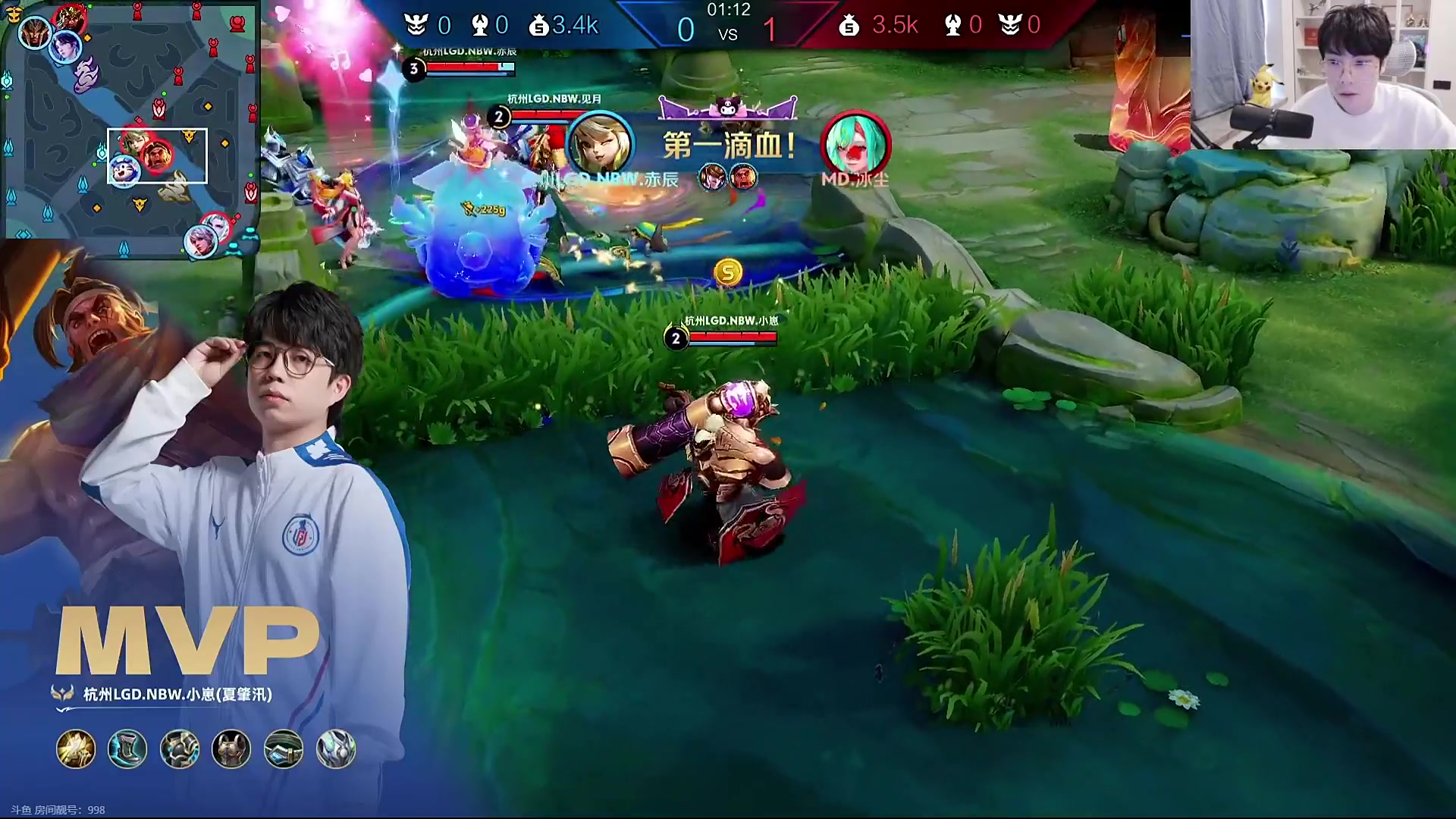
Task: Pick the bronze horned breastplate item icon
Action: 231,749
